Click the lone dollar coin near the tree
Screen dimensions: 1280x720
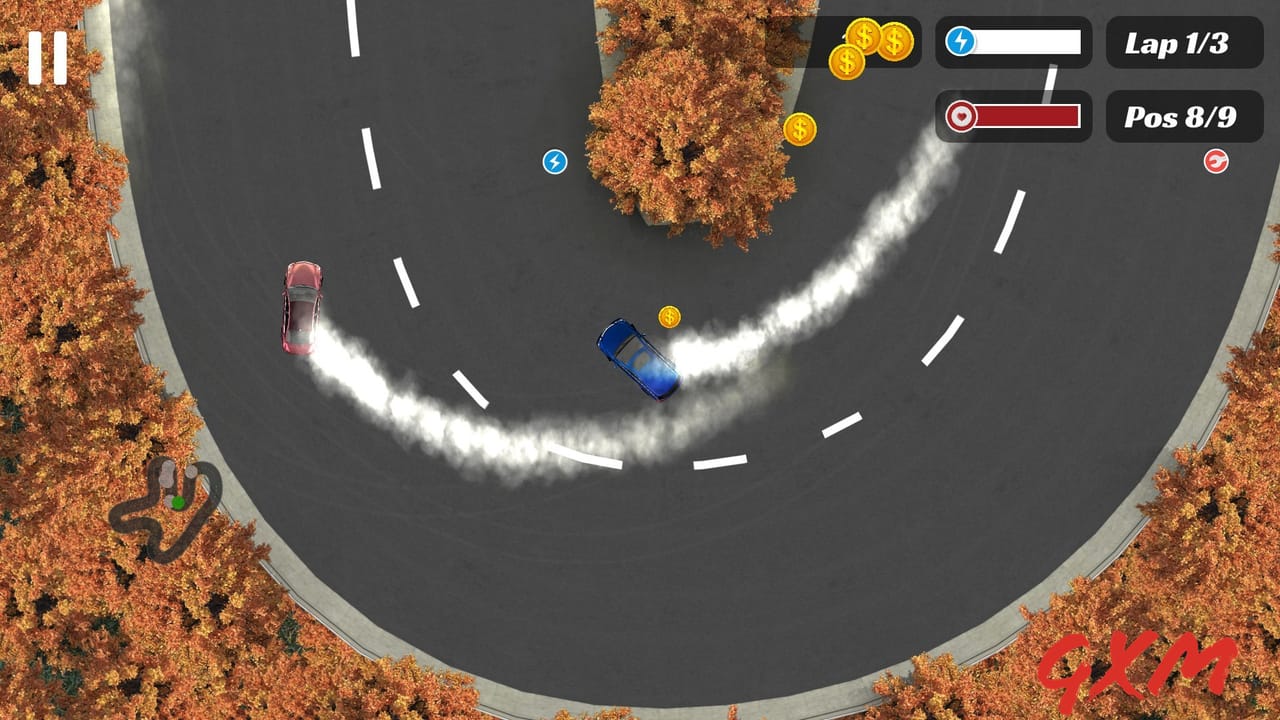[799, 129]
